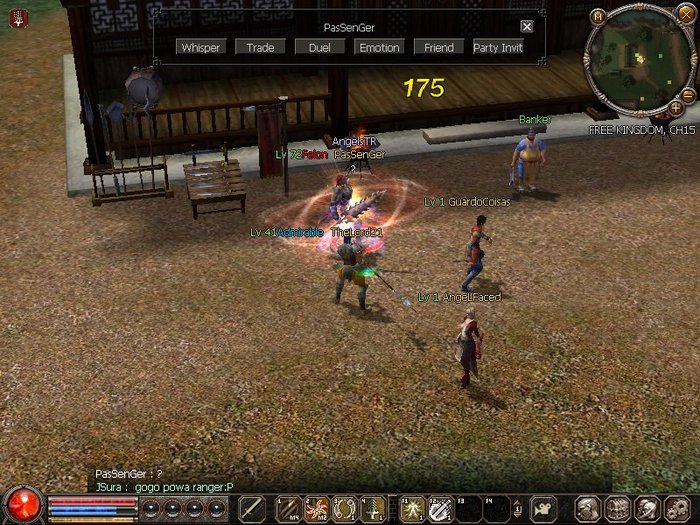
Task: Open the large map with the M button
Action: coord(598,16)
